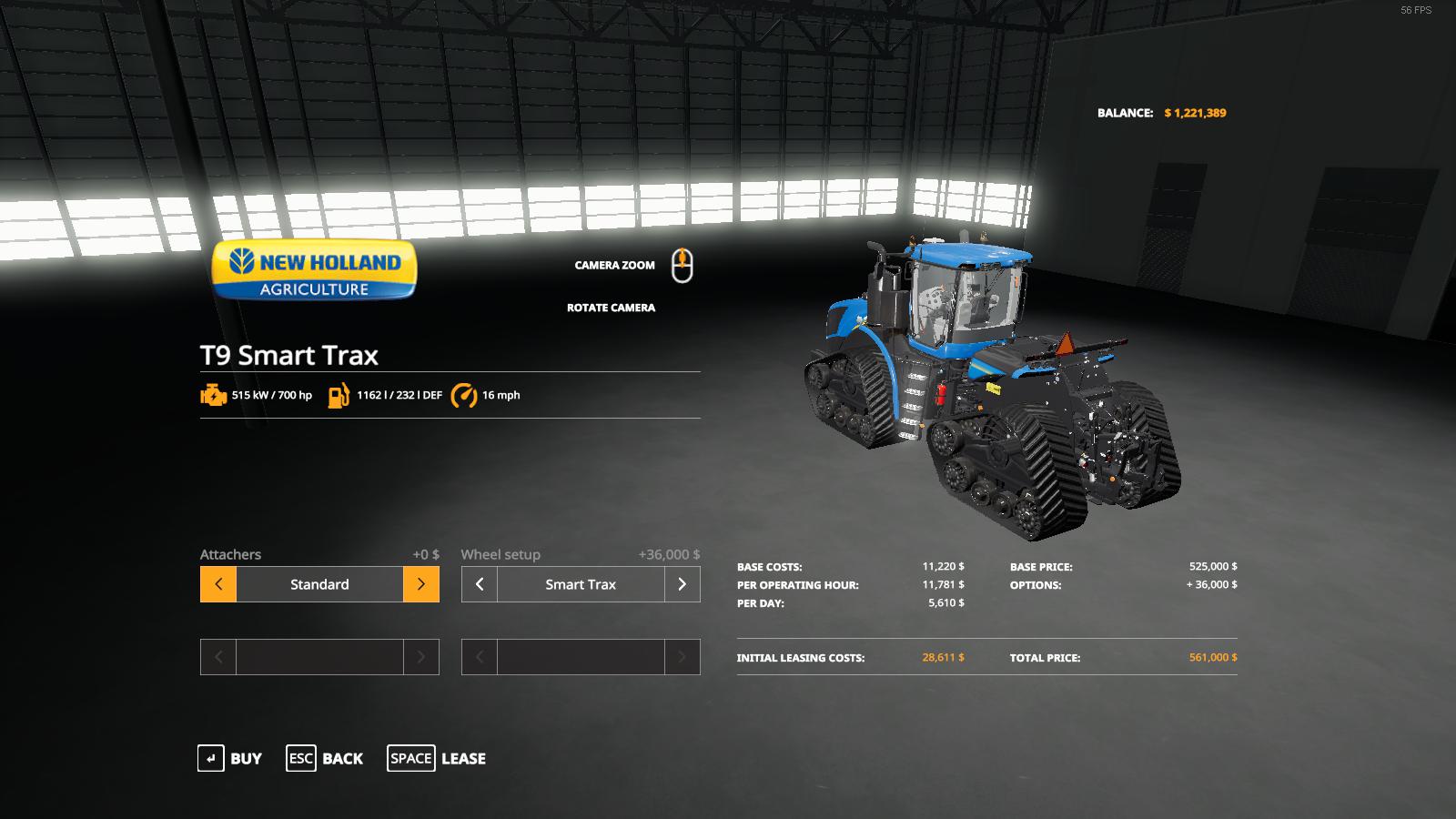Select previous Attachers option
The image size is (1456, 819).
pos(218,584)
